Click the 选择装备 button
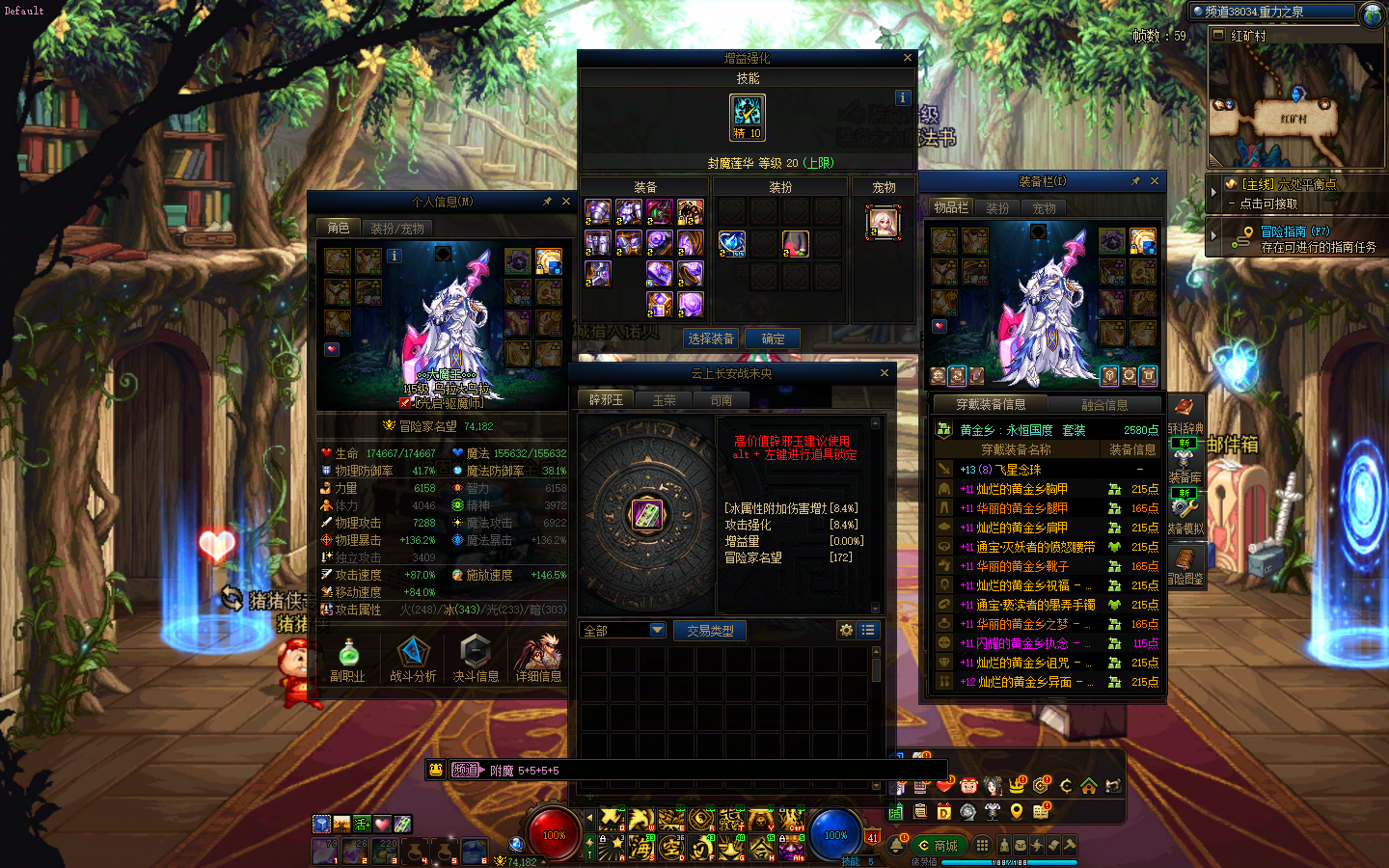This screenshot has height=868, width=1389. [x=711, y=339]
